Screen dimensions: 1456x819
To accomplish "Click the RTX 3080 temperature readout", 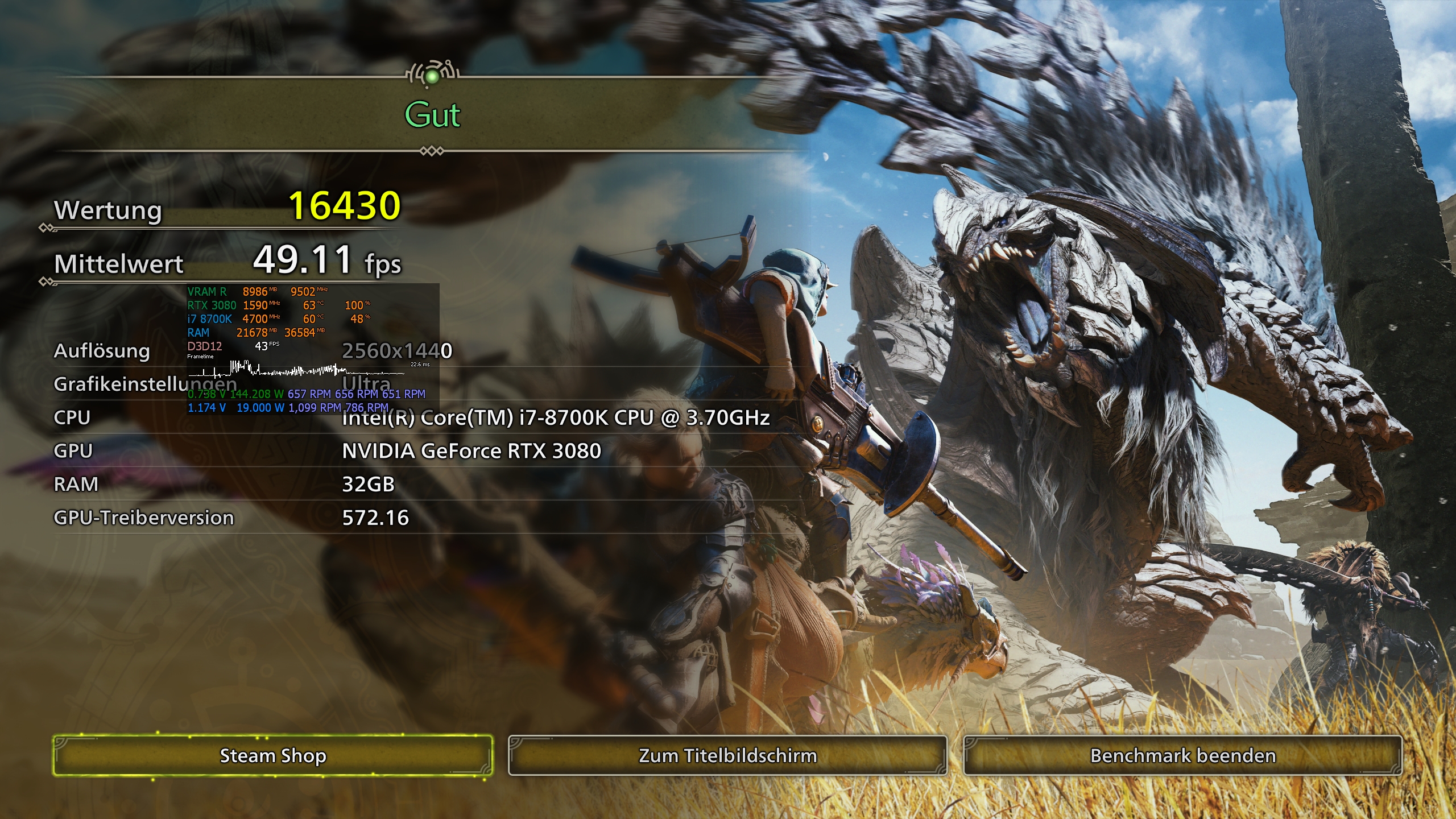I will [312, 305].
